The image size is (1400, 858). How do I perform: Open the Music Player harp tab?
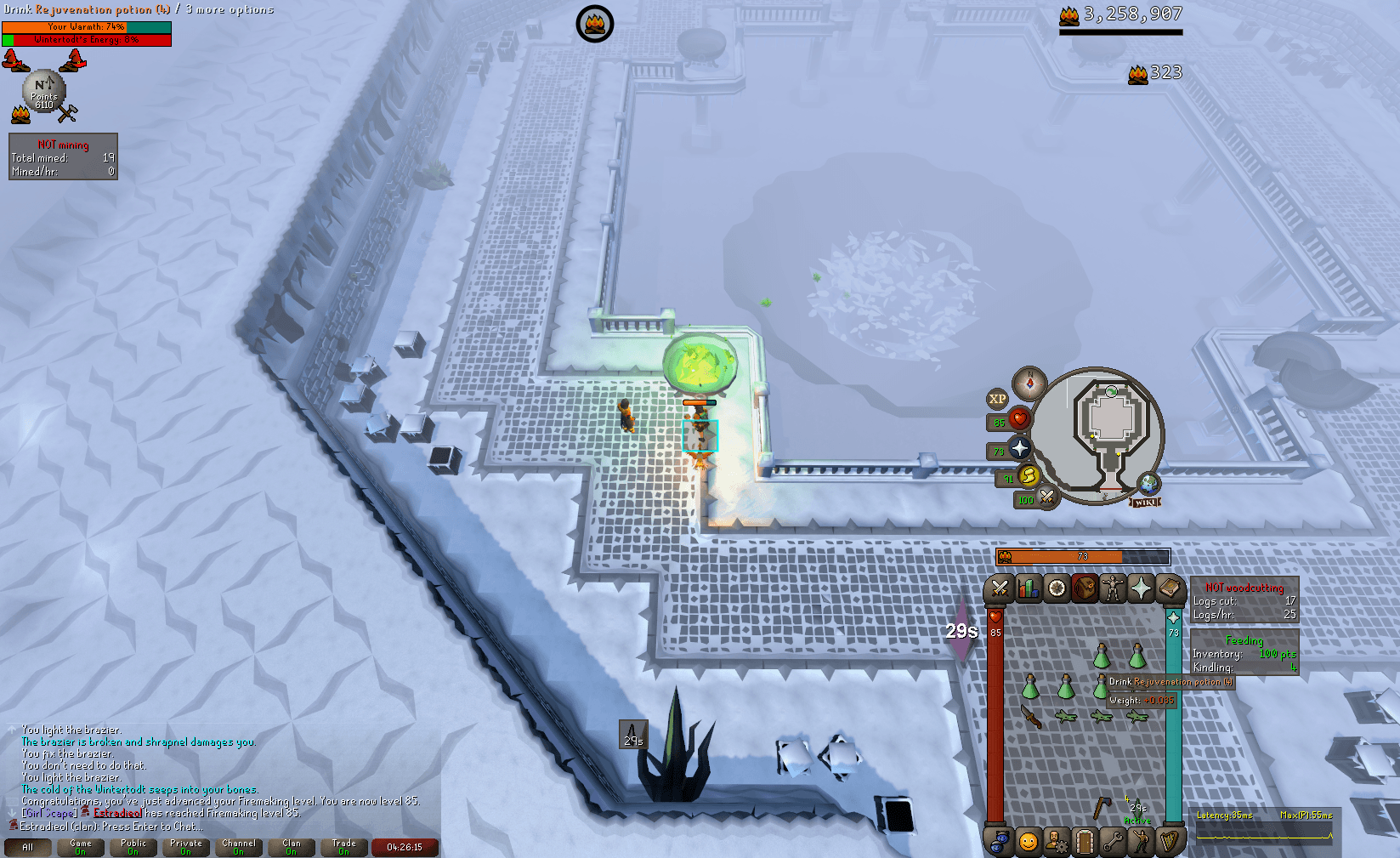click(1171, 842)
